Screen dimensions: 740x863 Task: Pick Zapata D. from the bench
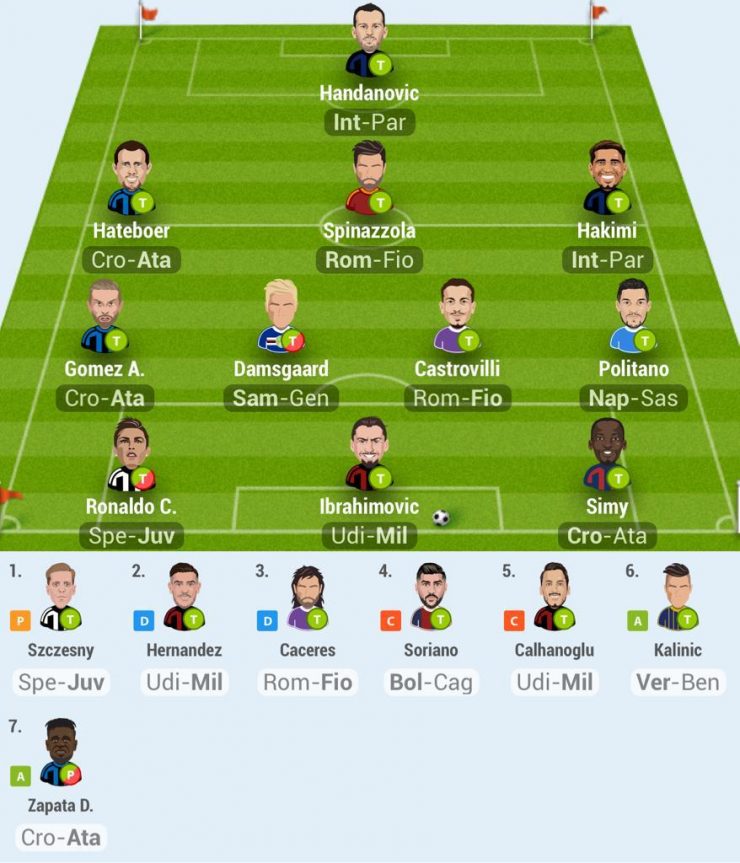point(61,752)
